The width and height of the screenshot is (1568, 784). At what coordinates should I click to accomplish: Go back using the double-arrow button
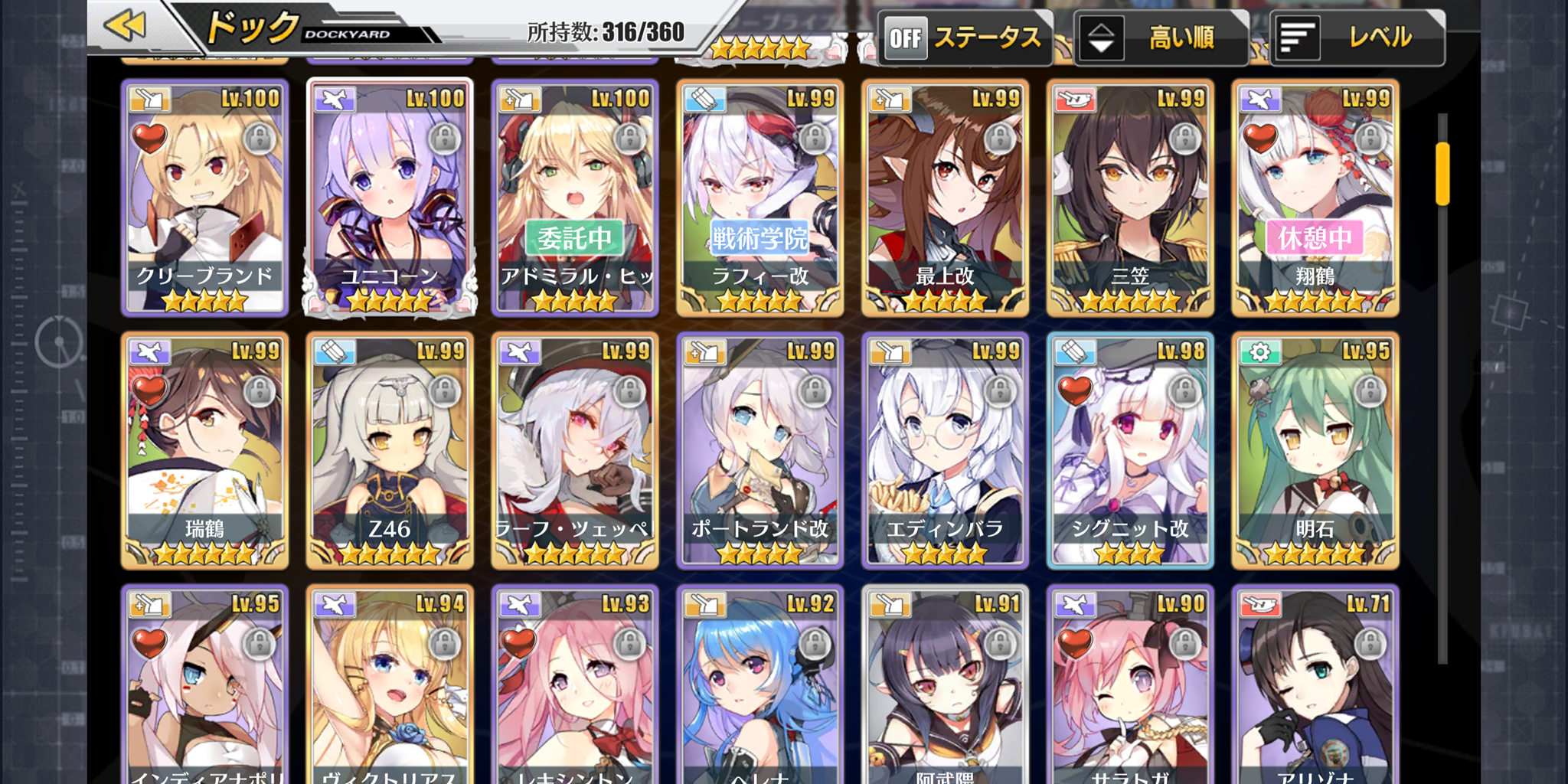click(x=126, y=26)
